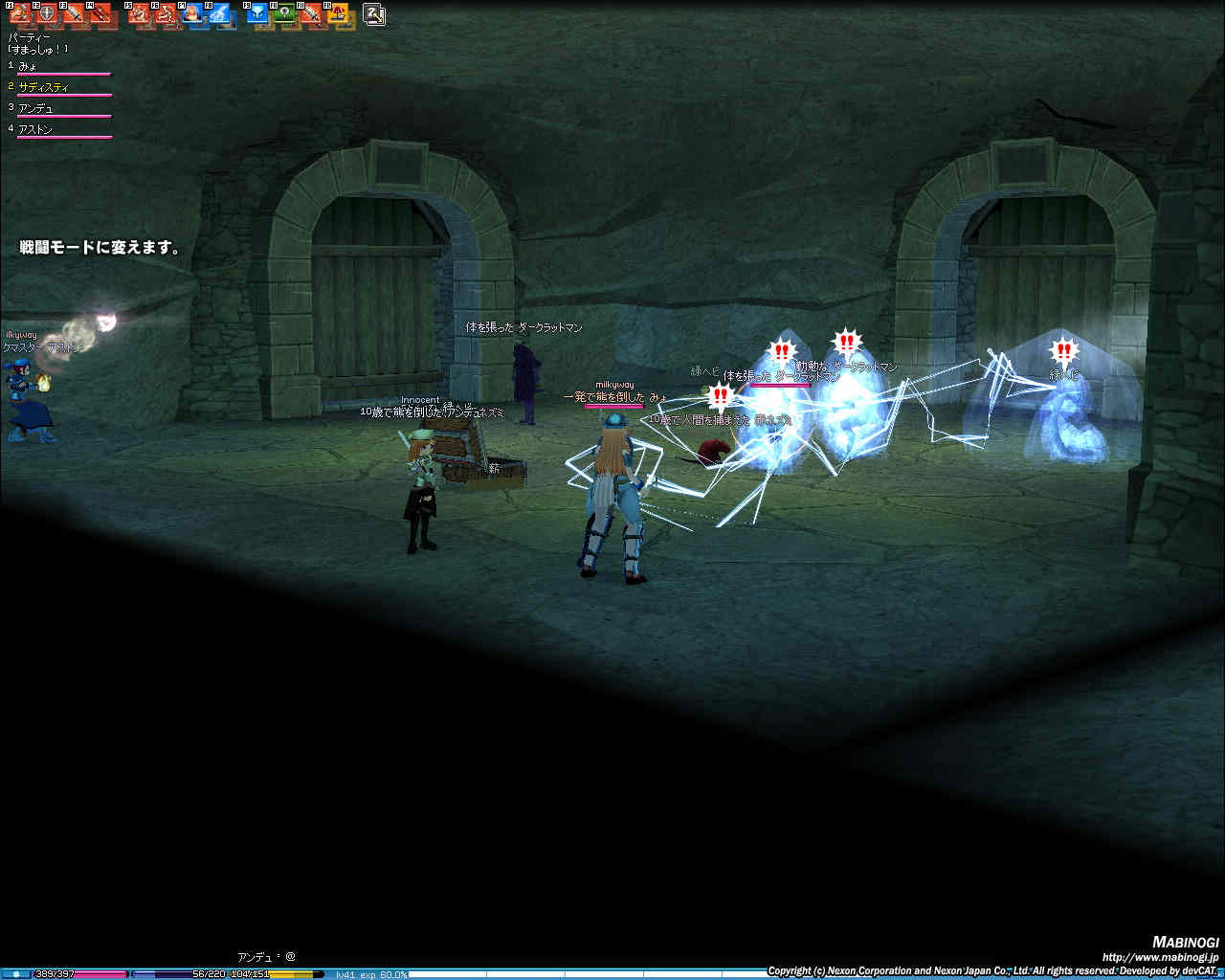The width and height of the screenshot is (1225, 980).
Task: Use the shield defense skill icon
Action: 47,14
